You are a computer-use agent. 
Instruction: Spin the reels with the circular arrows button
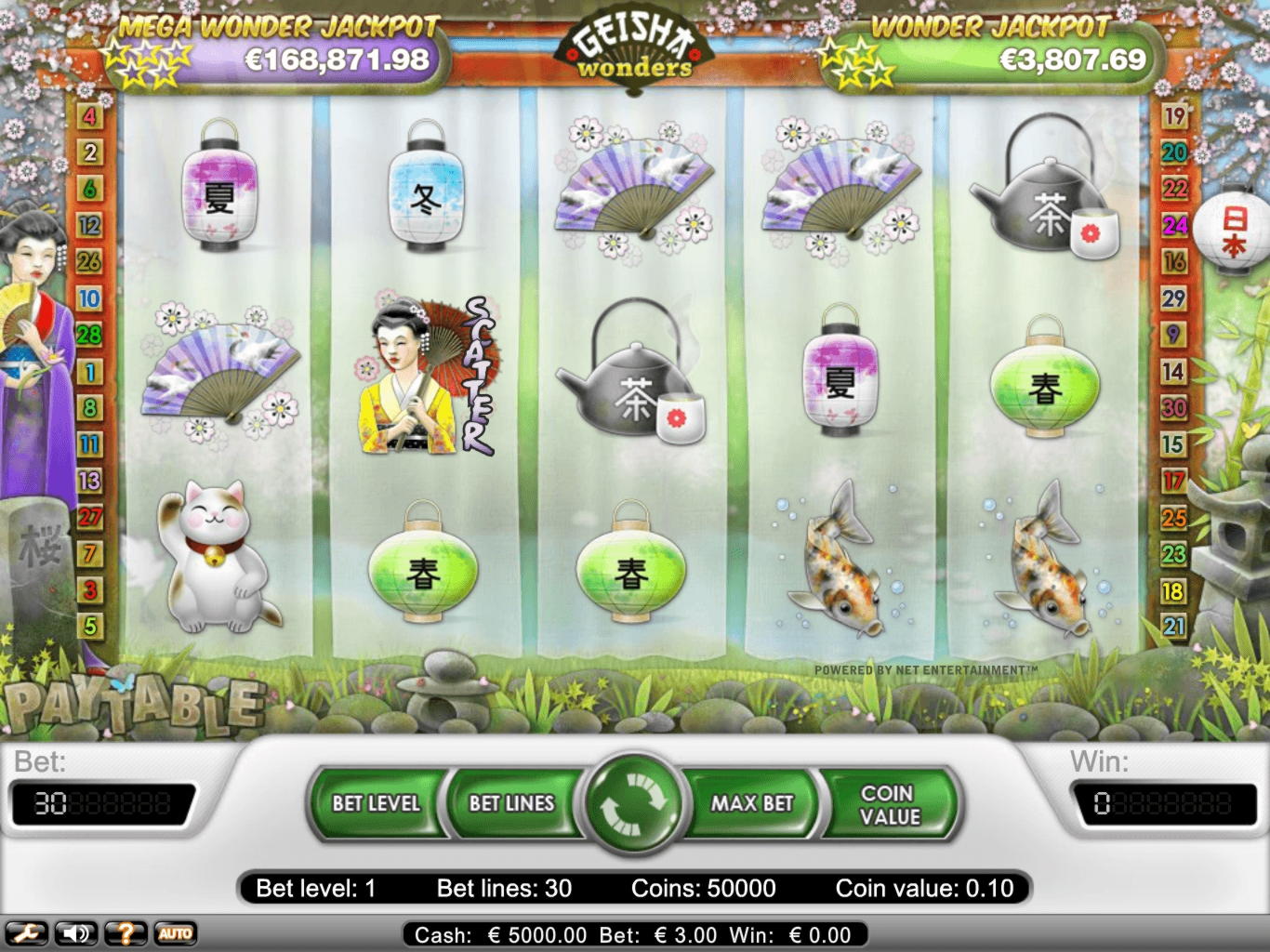pos(634,802)
